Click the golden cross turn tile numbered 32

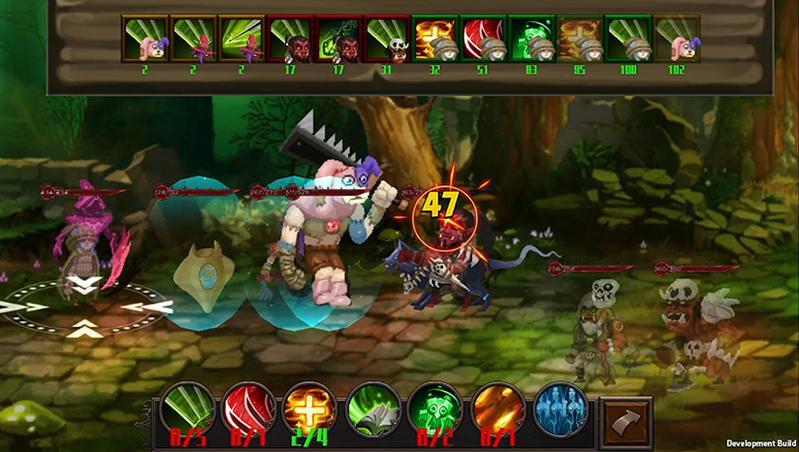[x=436, y=39]
